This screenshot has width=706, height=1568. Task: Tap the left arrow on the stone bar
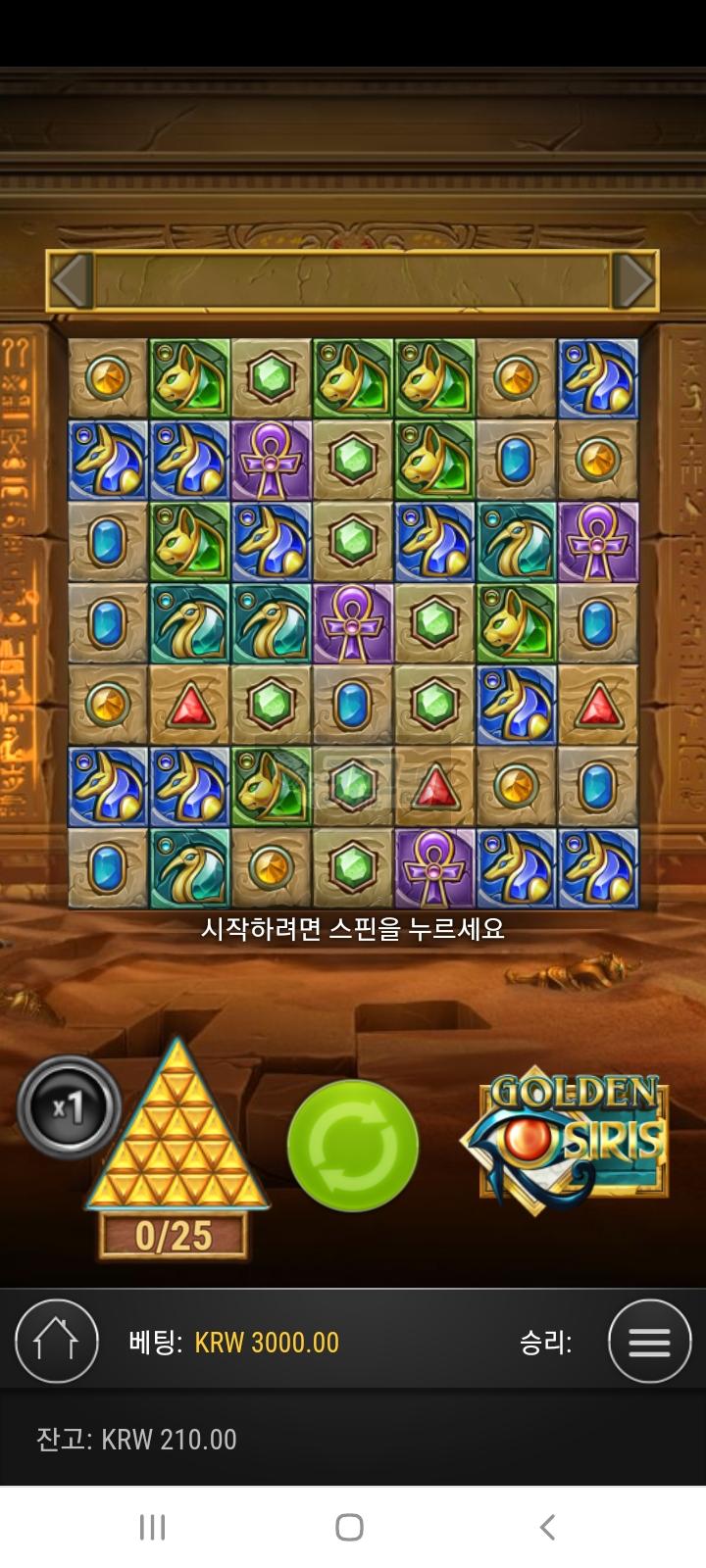[x=72, y=281]
